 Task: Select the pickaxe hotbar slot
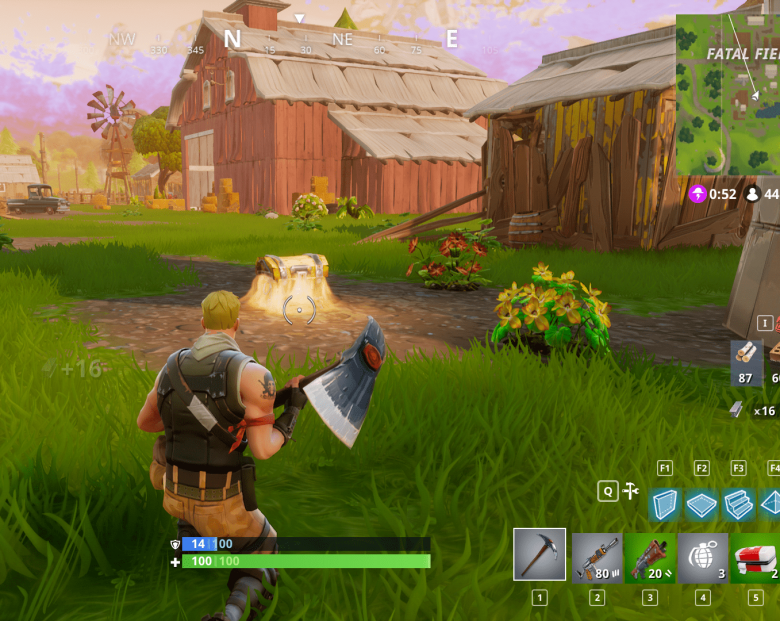(x=540, y=554)
